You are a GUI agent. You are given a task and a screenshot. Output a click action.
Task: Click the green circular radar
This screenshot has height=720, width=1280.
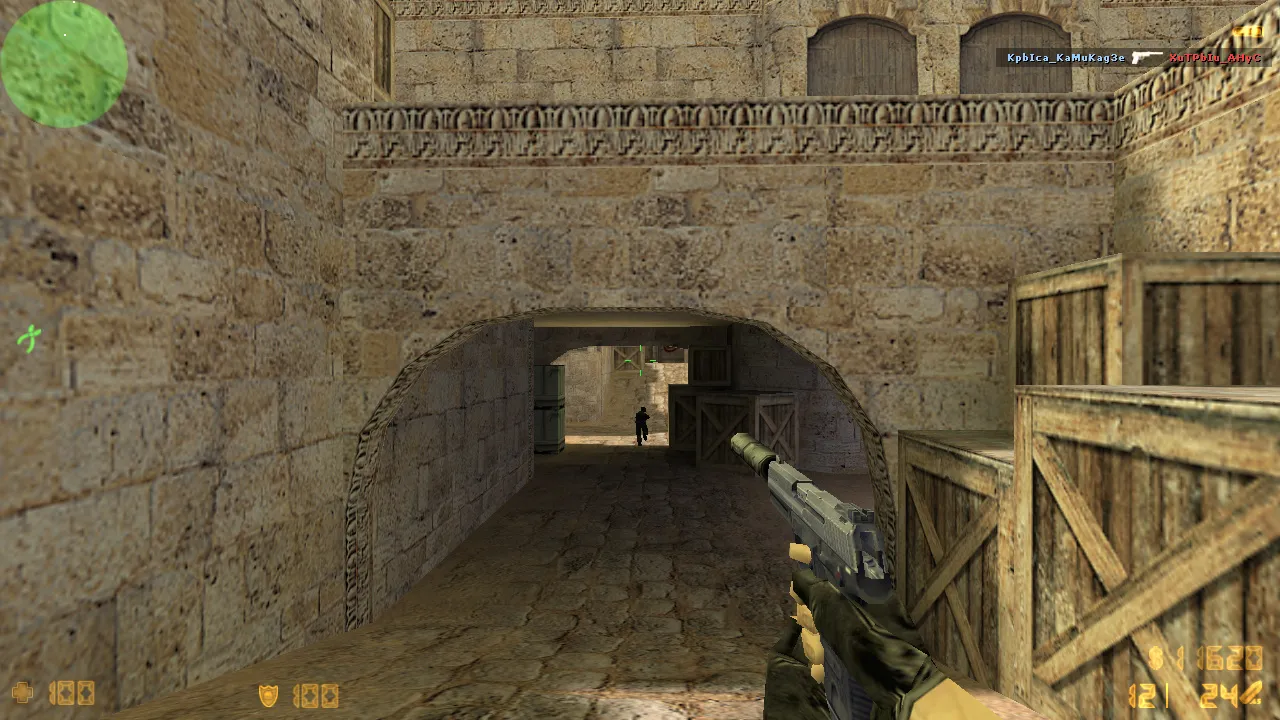(64, 64)
